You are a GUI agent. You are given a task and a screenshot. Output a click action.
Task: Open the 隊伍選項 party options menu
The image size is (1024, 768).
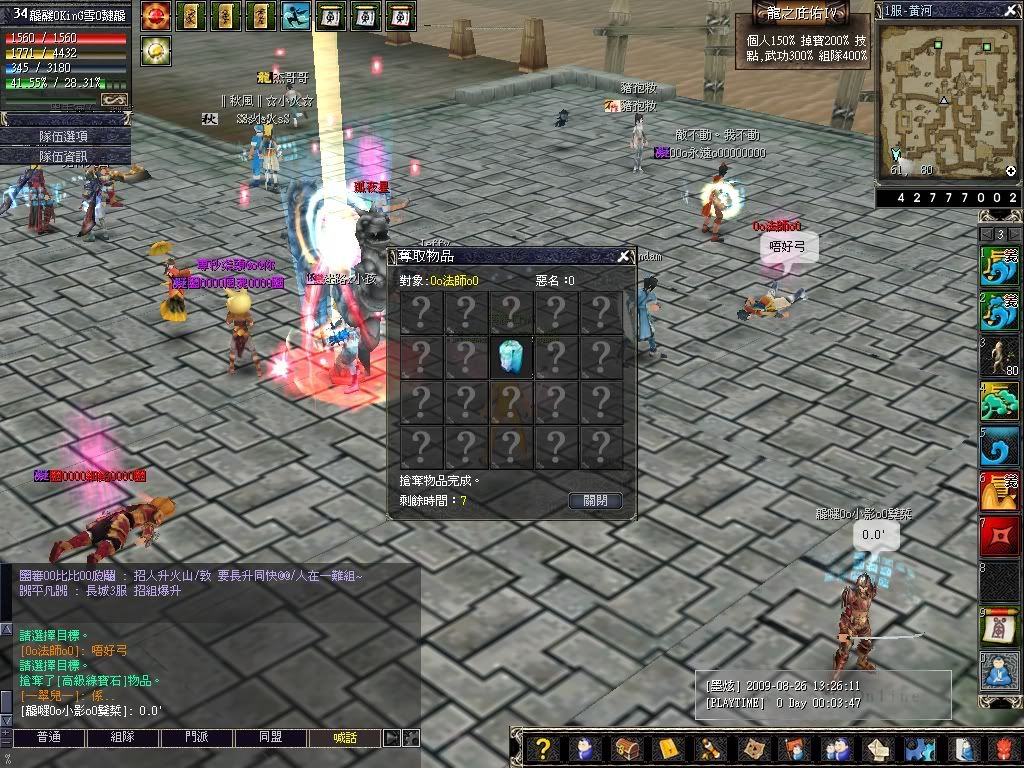(x=64, y=136)
